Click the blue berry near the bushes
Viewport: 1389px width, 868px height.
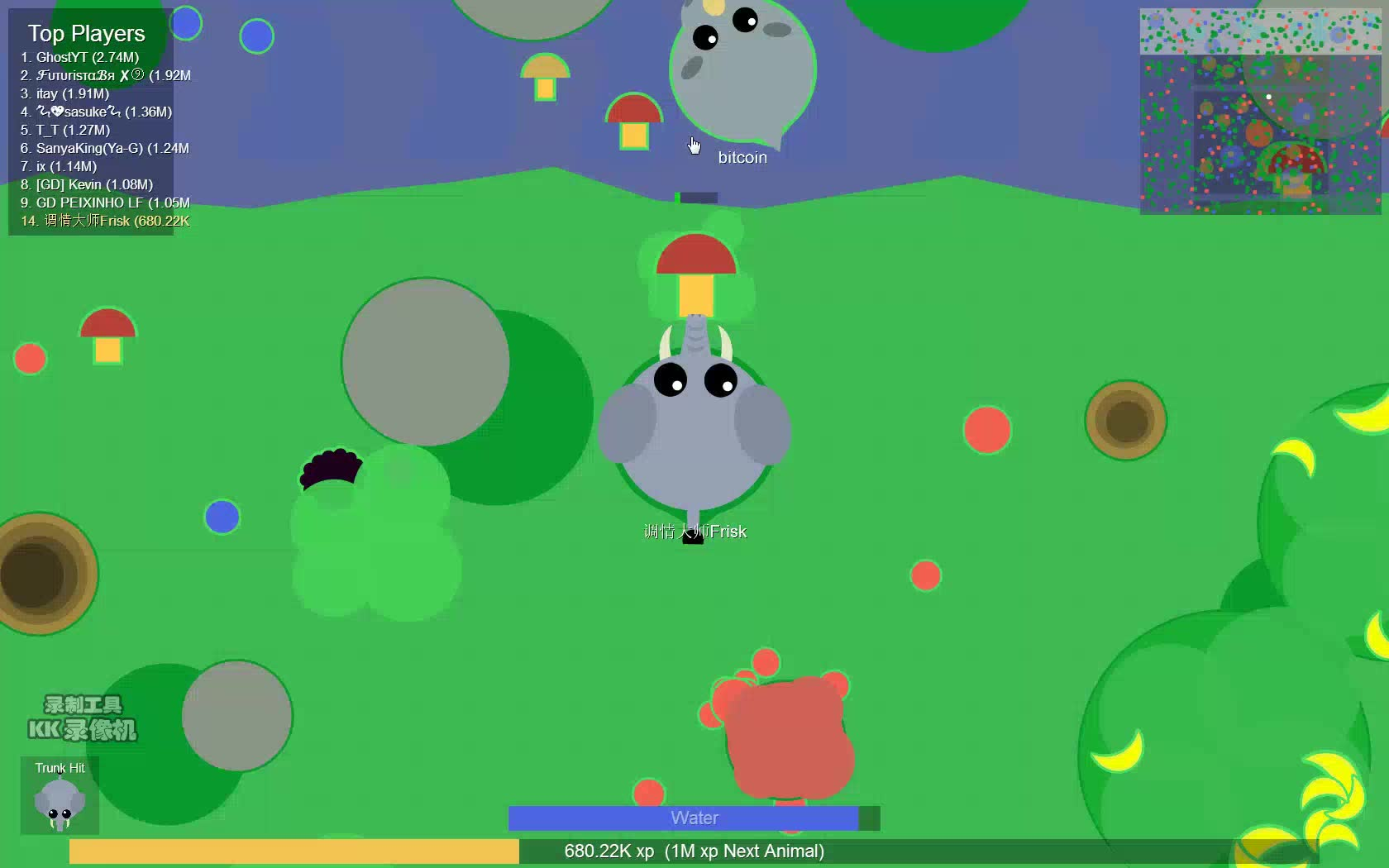[221, 517]
